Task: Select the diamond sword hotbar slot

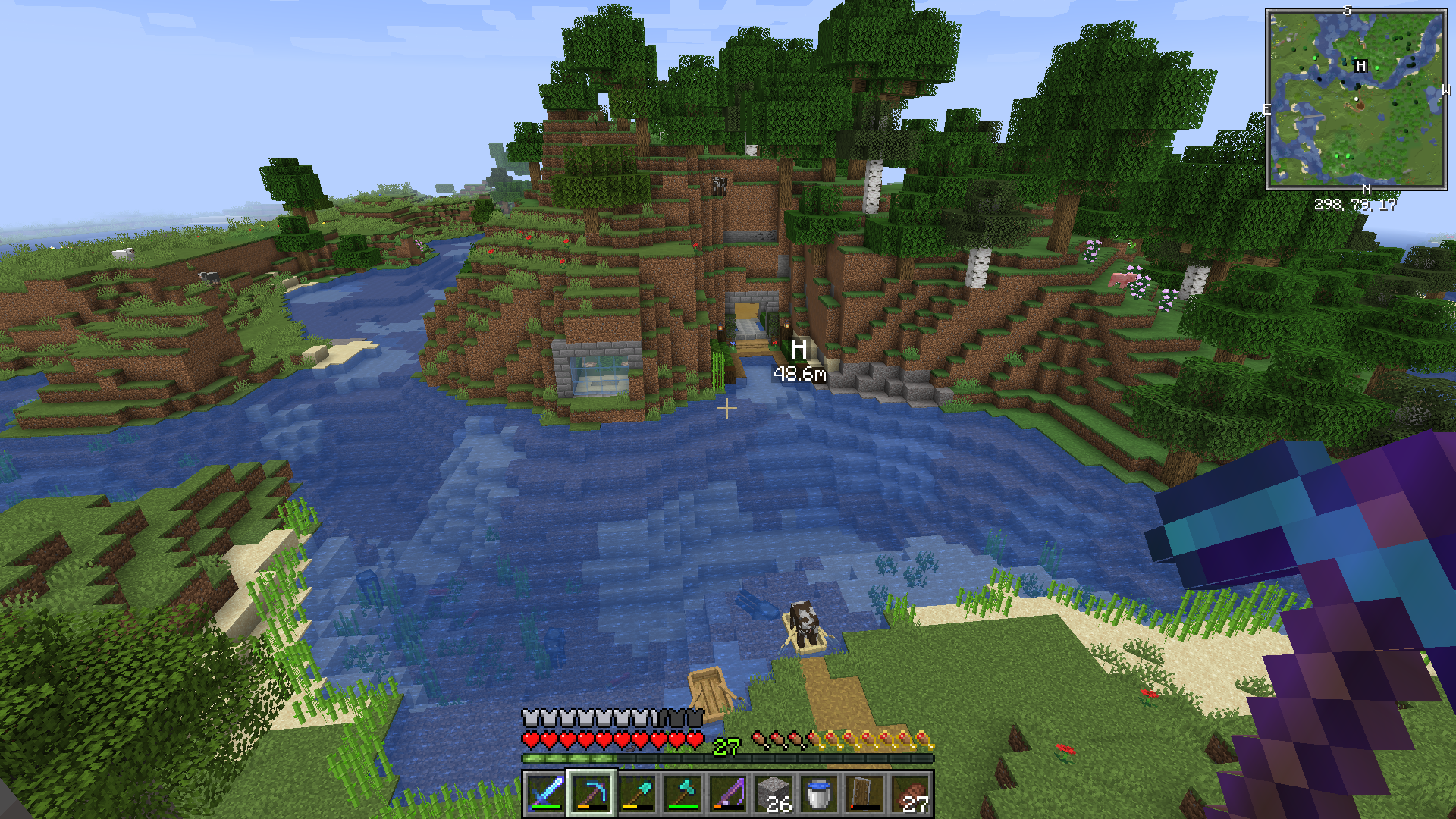Action: pos(545,793)
